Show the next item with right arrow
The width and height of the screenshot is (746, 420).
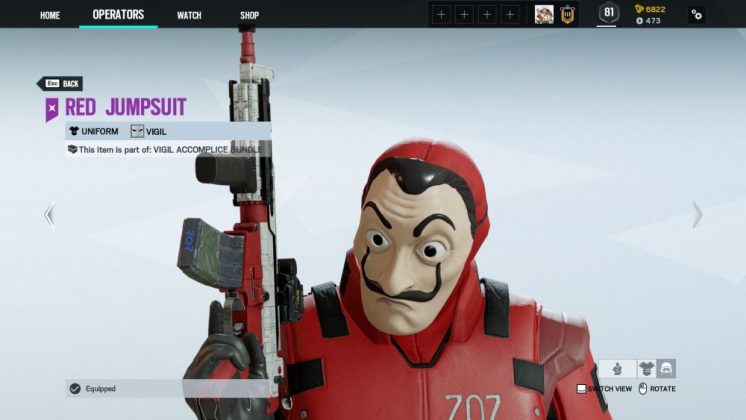pyautogui.click(x=697, y=214)
